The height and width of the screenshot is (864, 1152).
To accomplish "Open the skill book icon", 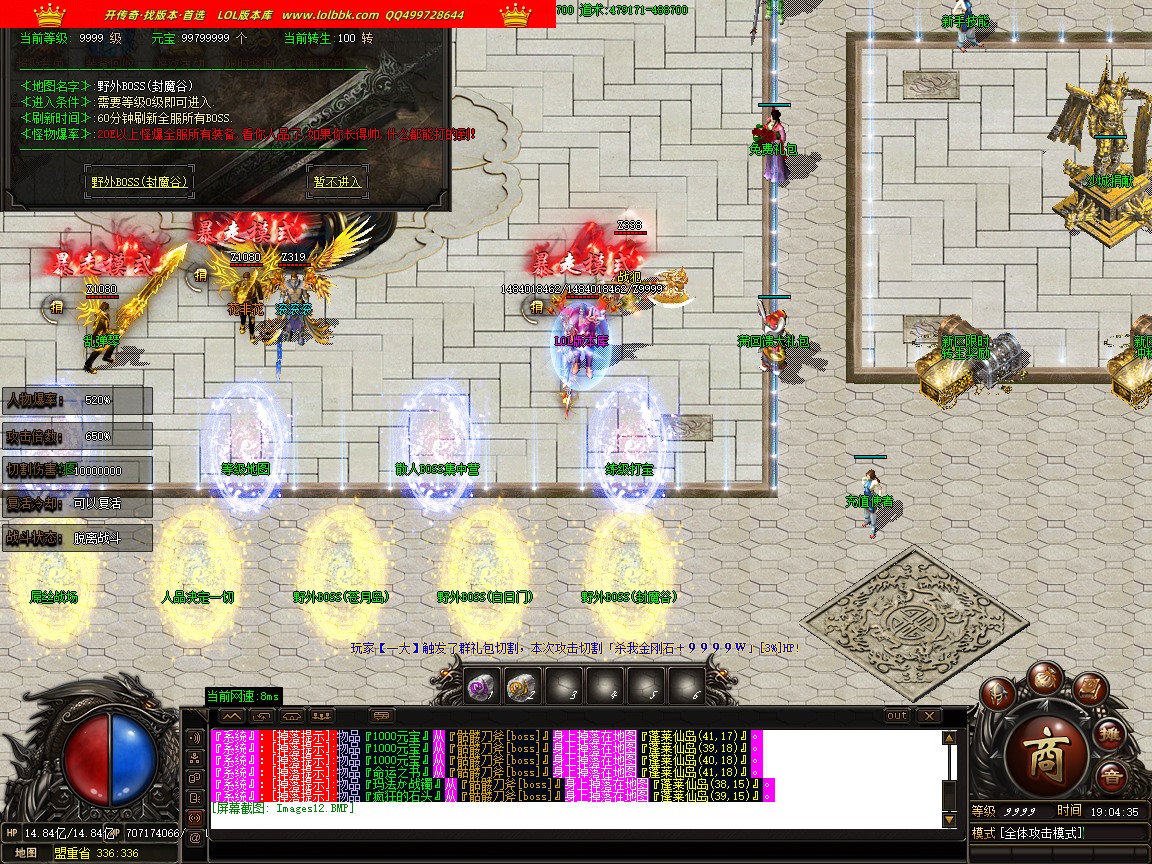I will pyautogui.click(x=1090, y=687).
